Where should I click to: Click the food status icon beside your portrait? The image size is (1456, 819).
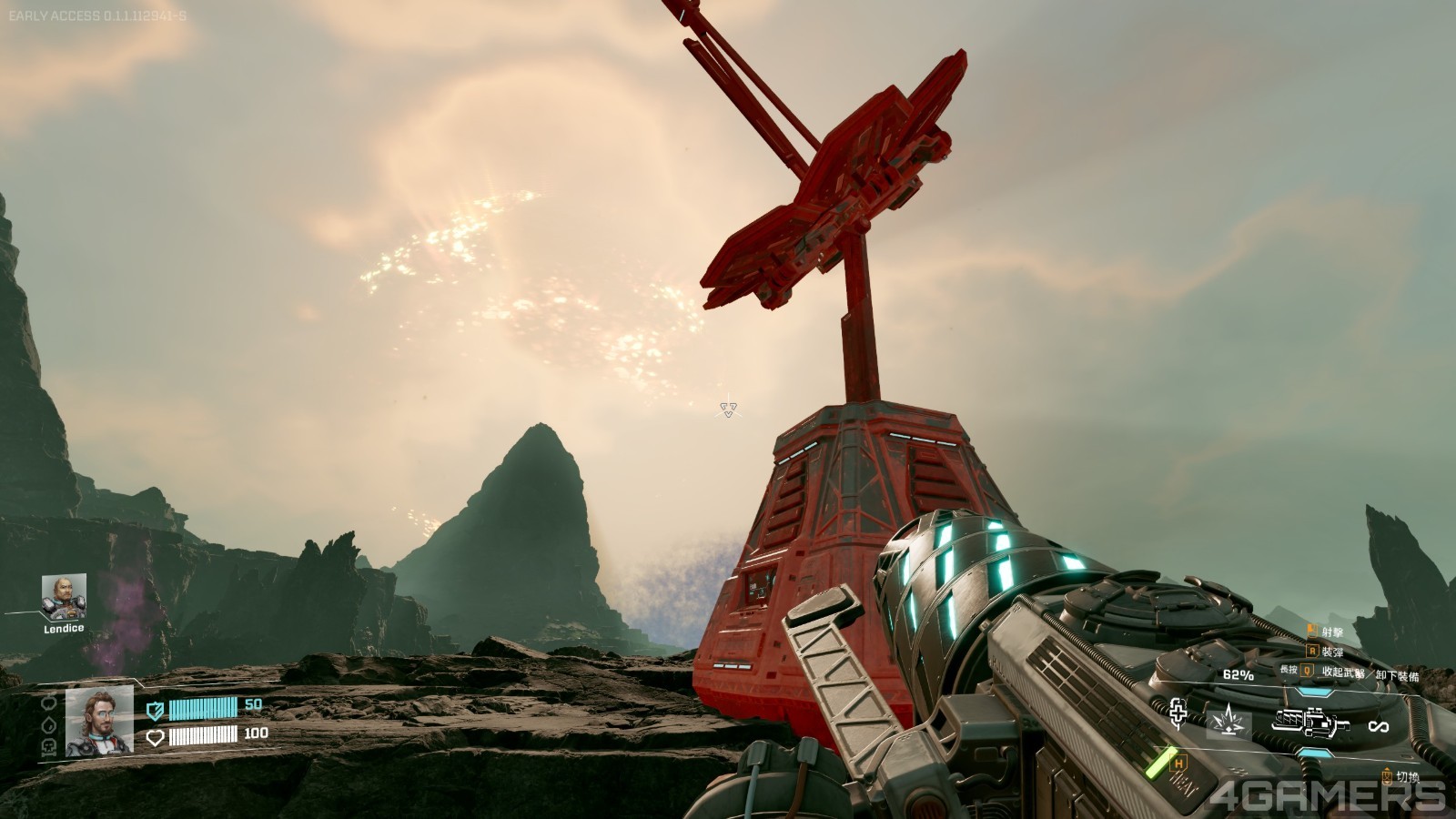pos(49,703)
